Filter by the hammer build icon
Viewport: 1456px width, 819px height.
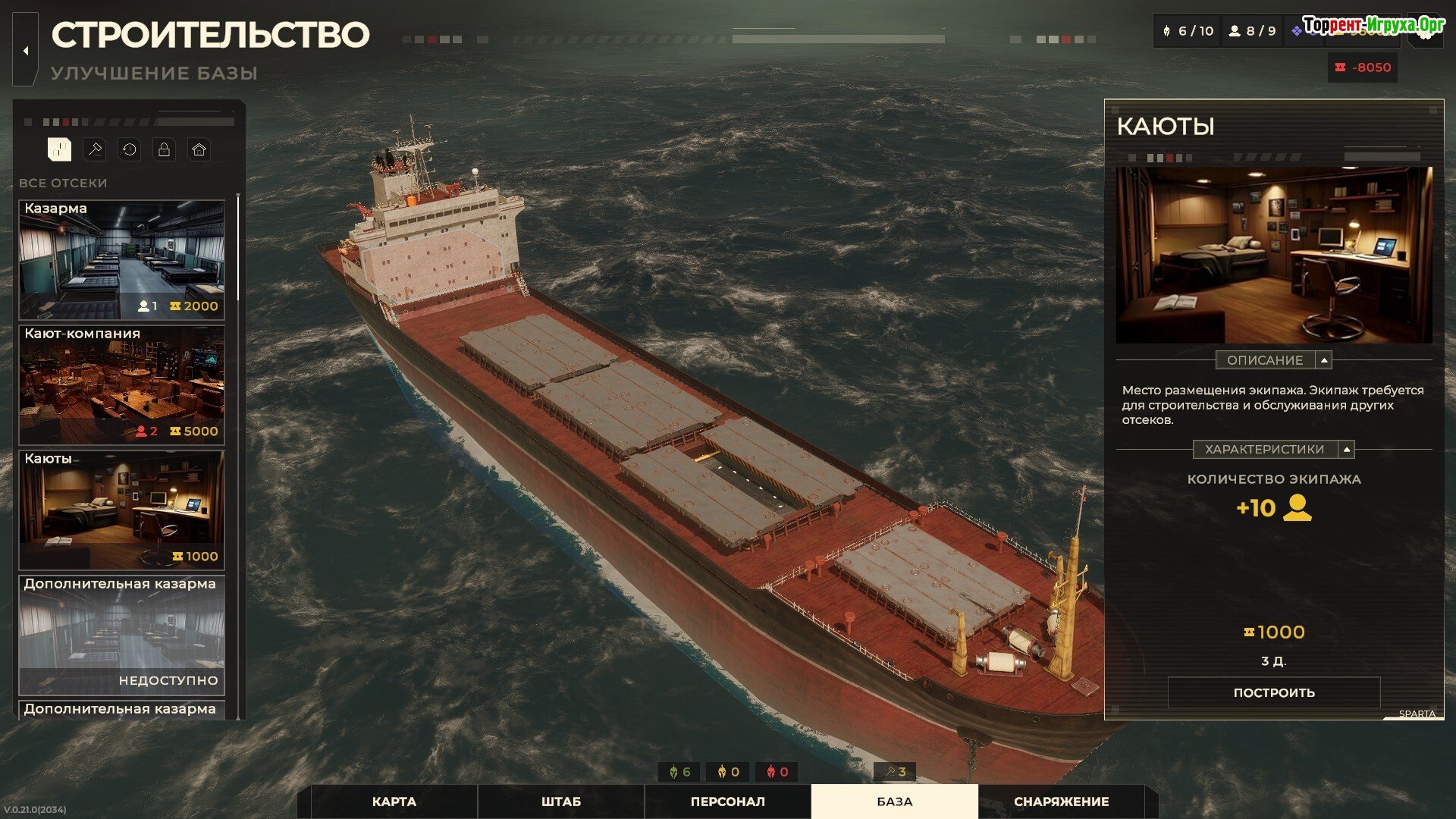[x=95, y=149]
